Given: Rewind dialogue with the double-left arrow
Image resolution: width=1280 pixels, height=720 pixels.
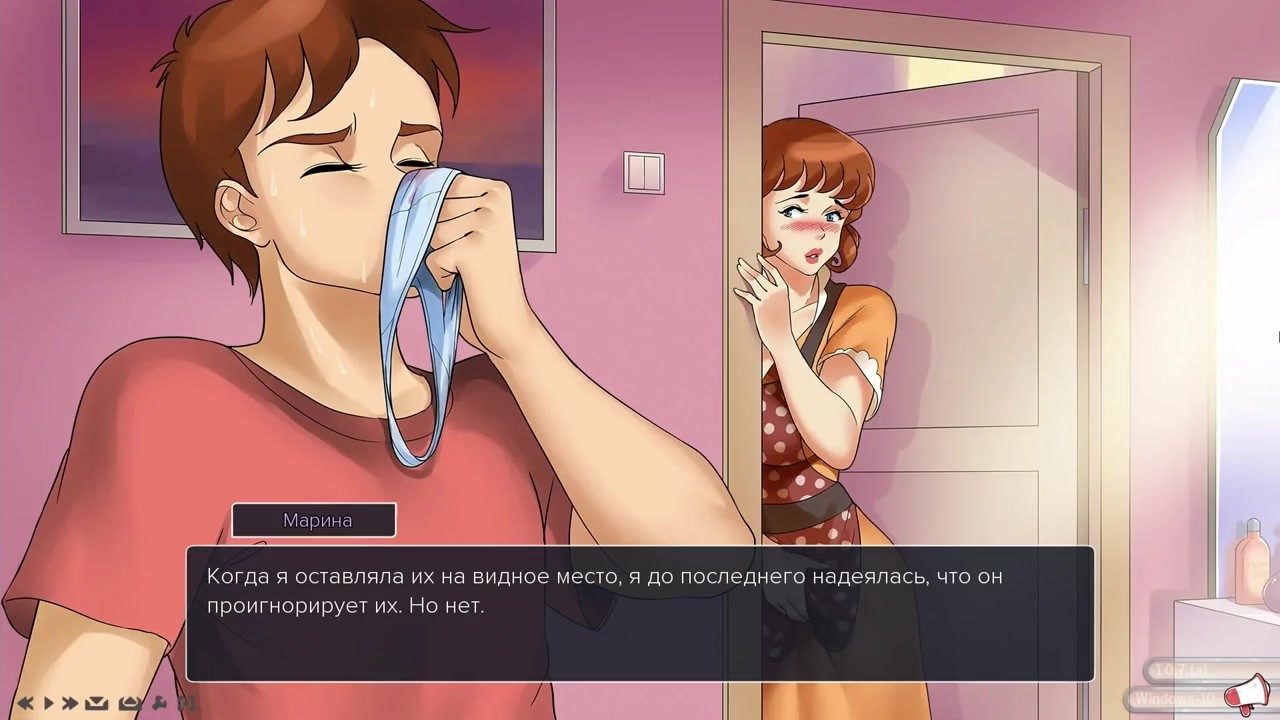Looking at the screenshot, I should point(26,703).
